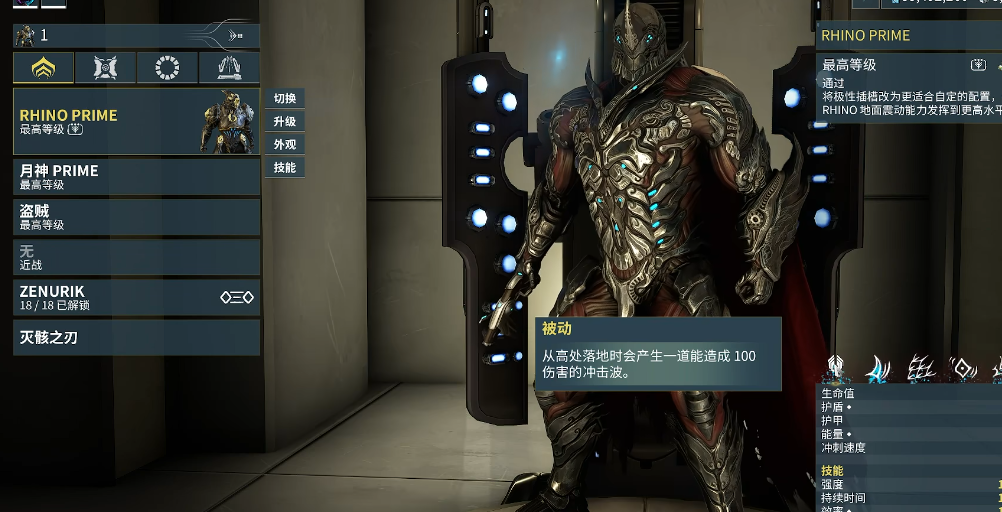This screenshot has height=512, width=1002.
Task: Open the 升级 upgrade screen
Action: pyautogui.click(x=285, y=122)
